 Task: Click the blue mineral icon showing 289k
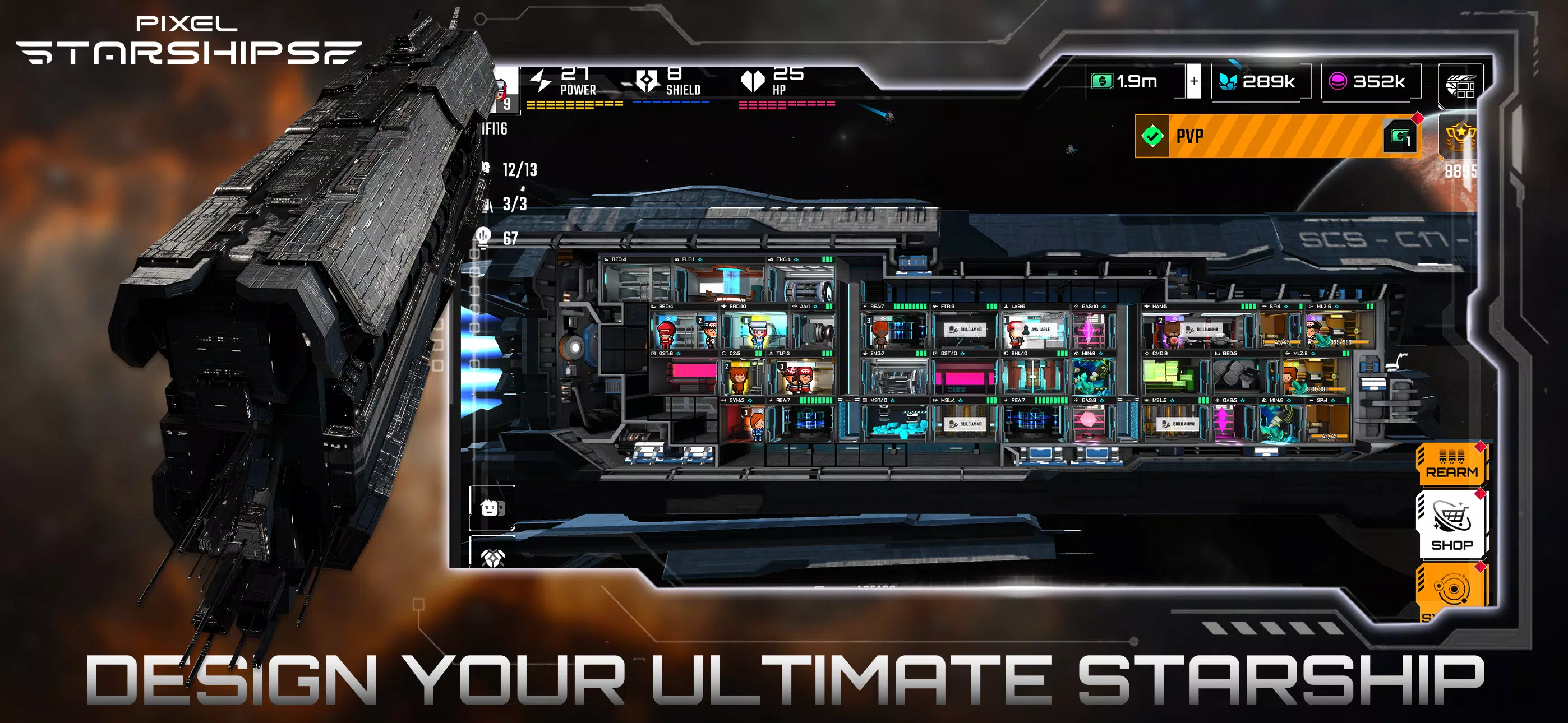click(1230, 81)
